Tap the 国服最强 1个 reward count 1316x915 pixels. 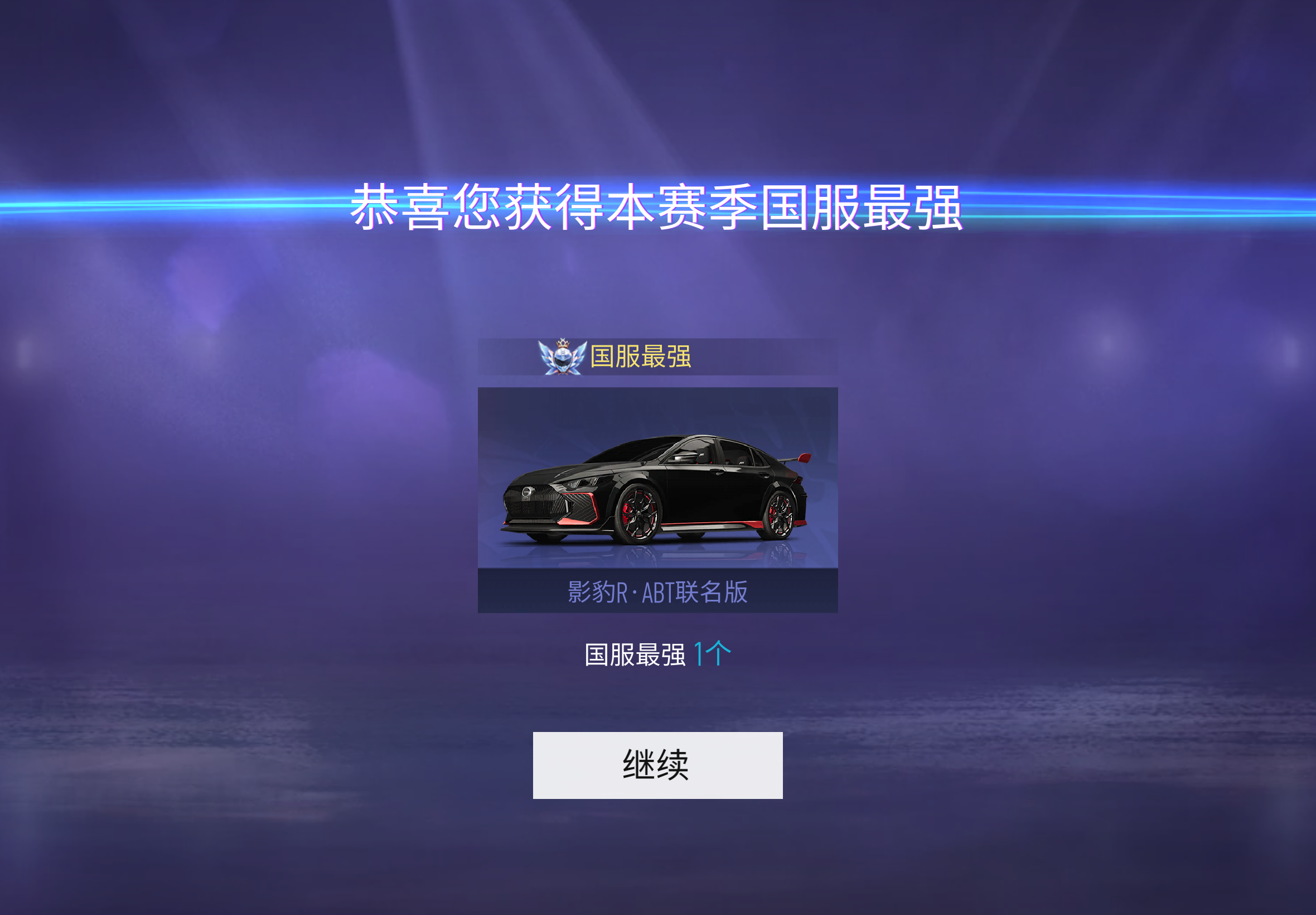656,653
